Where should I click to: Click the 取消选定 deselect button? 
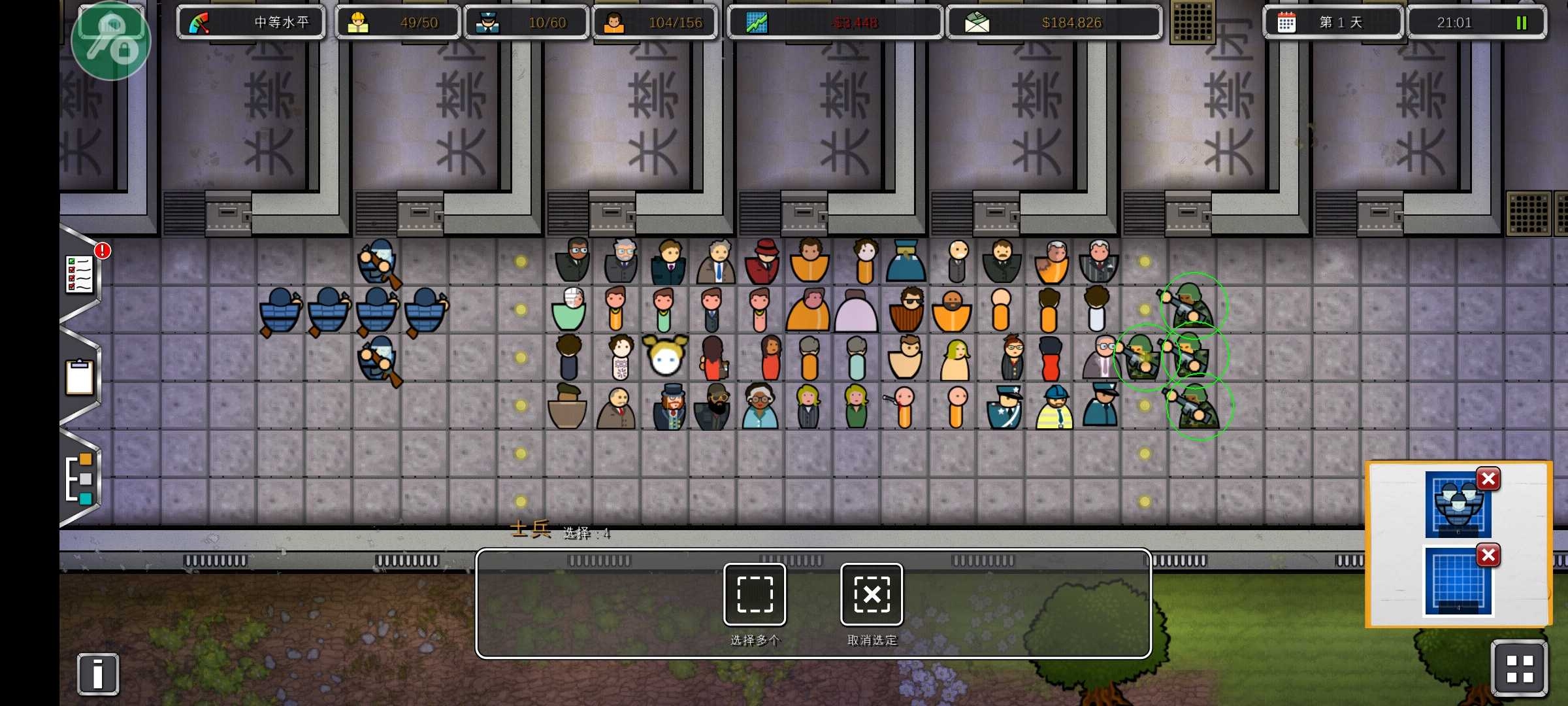(x=872, y=594)
